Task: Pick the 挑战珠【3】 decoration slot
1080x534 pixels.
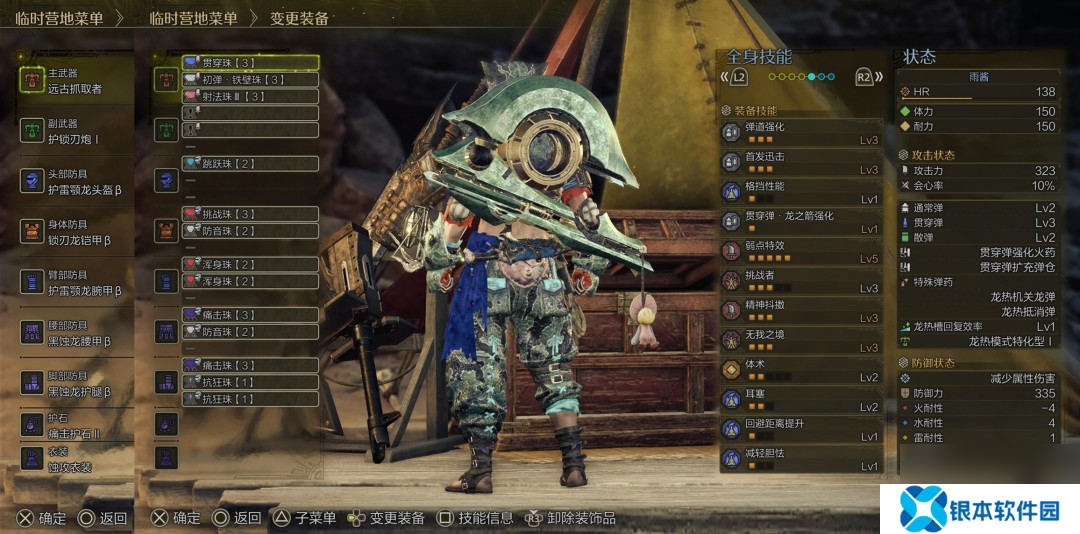Action: coord(250,214)
